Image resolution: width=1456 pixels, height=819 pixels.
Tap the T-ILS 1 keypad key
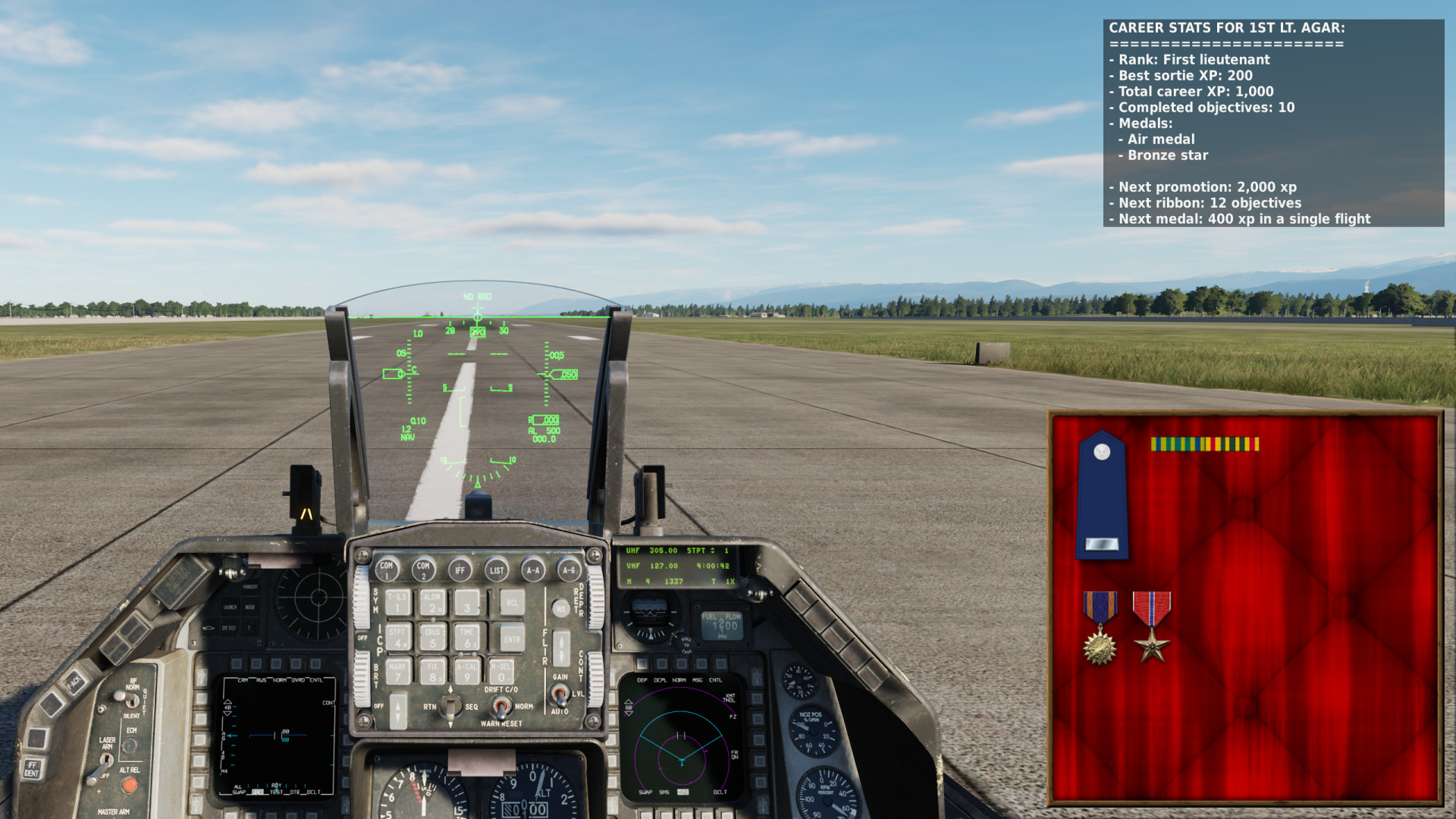397,603
